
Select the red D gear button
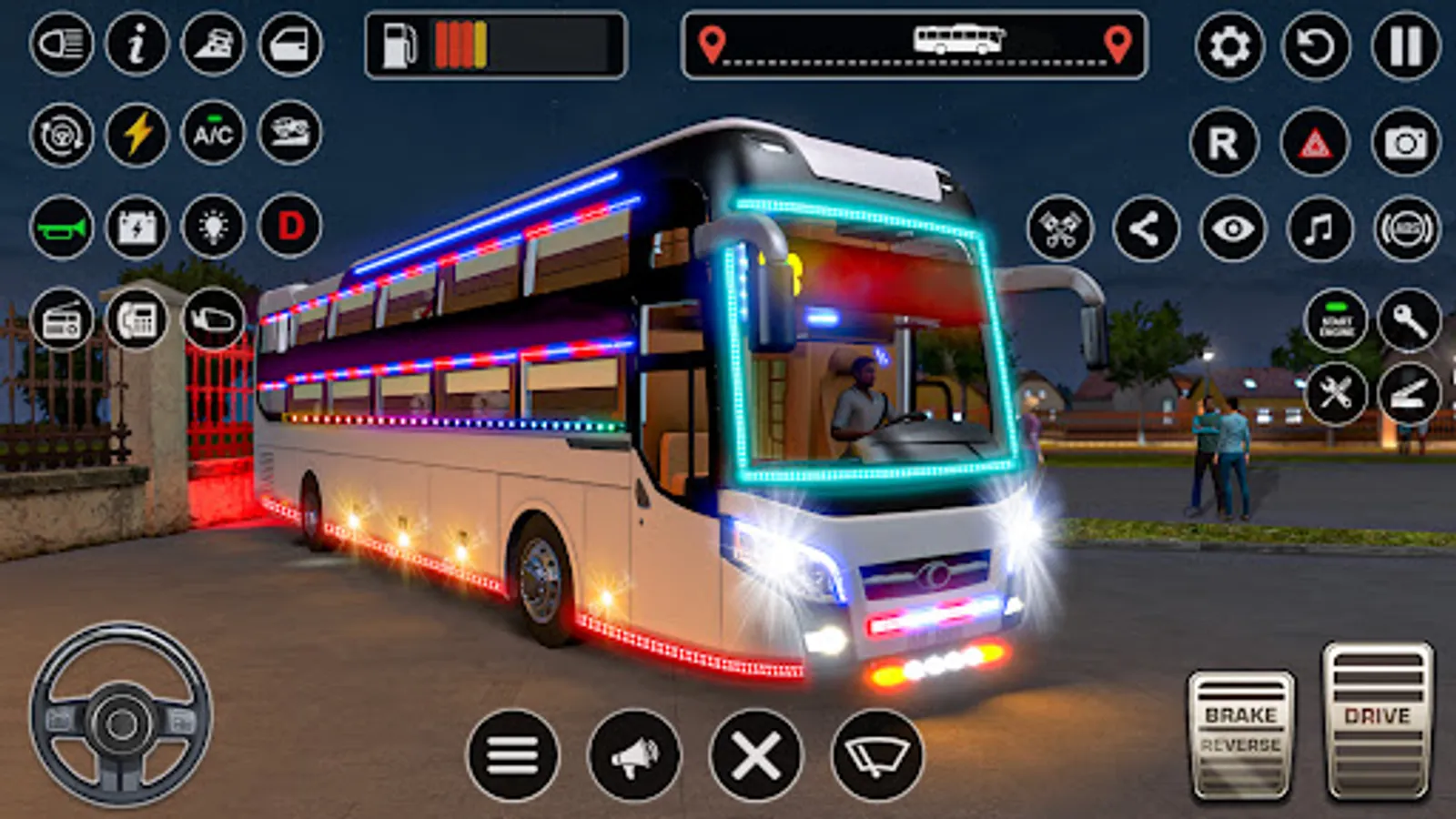(290, 226)
